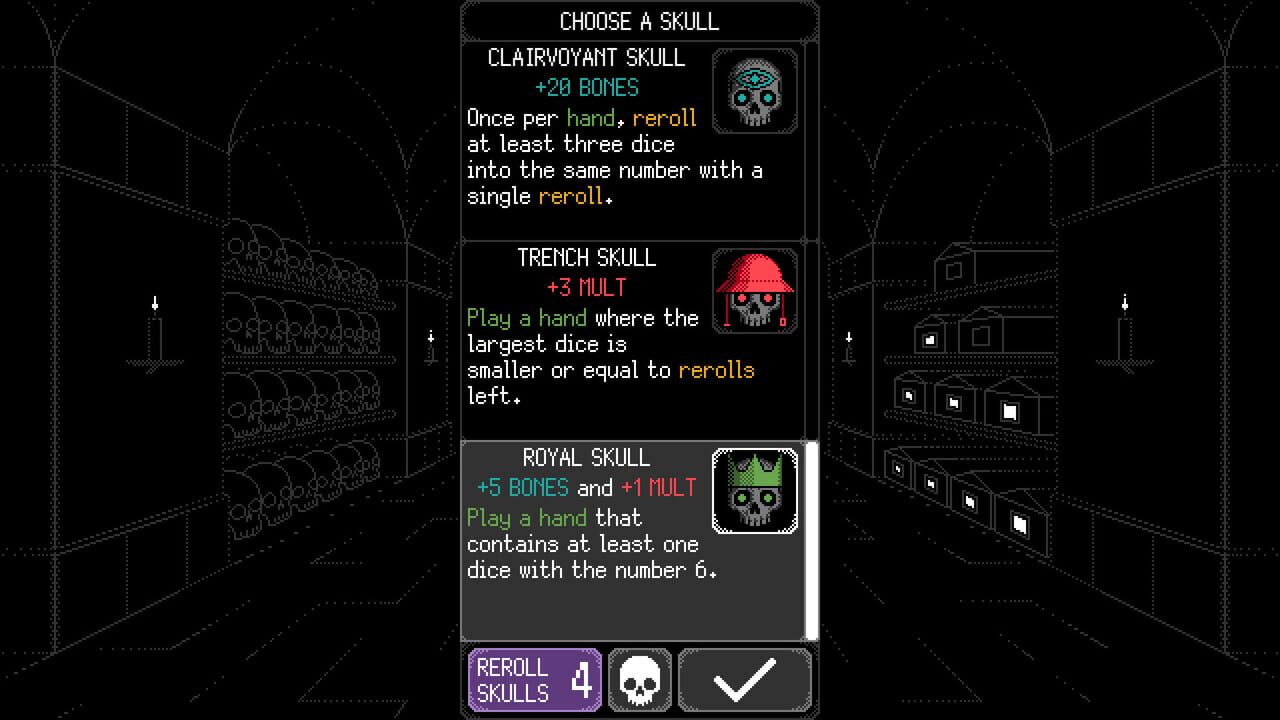Click the orange reroll keyword in Clairvoyant's description
The height and width of the screenshot is (720, 1280).
click(664, 118)
